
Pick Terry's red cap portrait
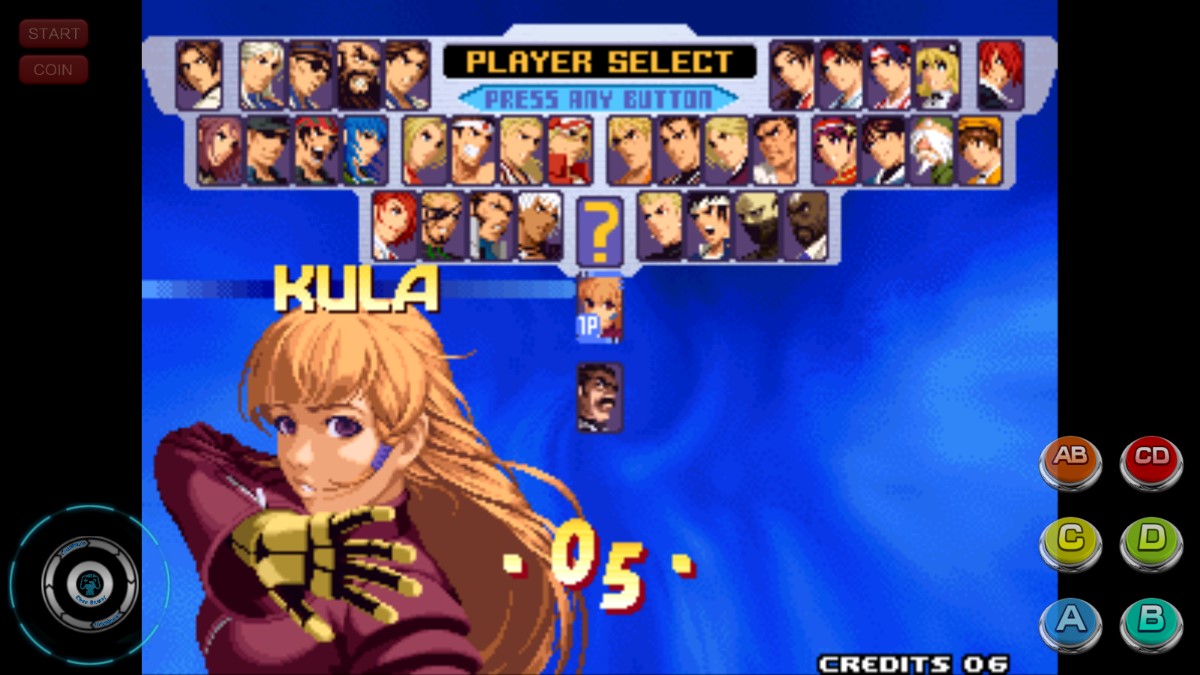570,150
